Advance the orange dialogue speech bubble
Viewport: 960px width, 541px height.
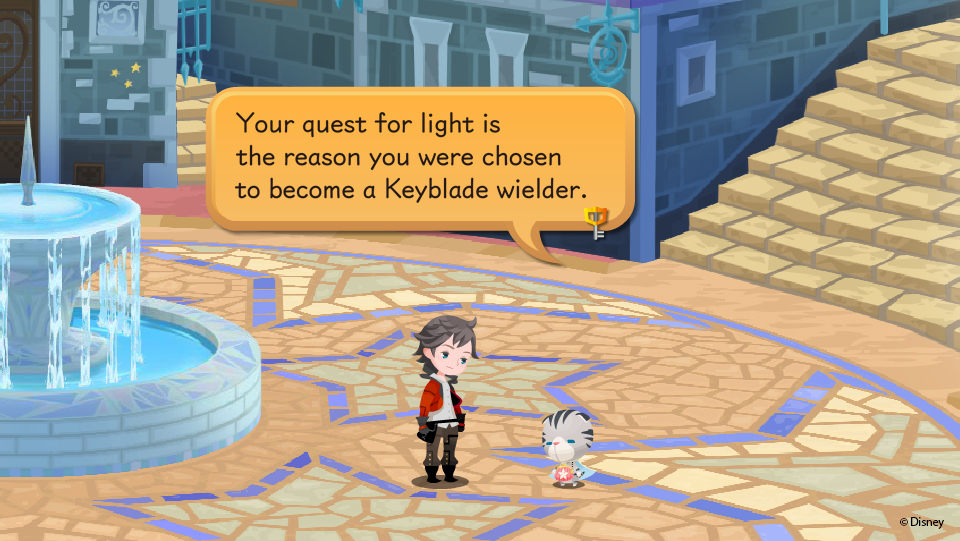pos(420,157)
